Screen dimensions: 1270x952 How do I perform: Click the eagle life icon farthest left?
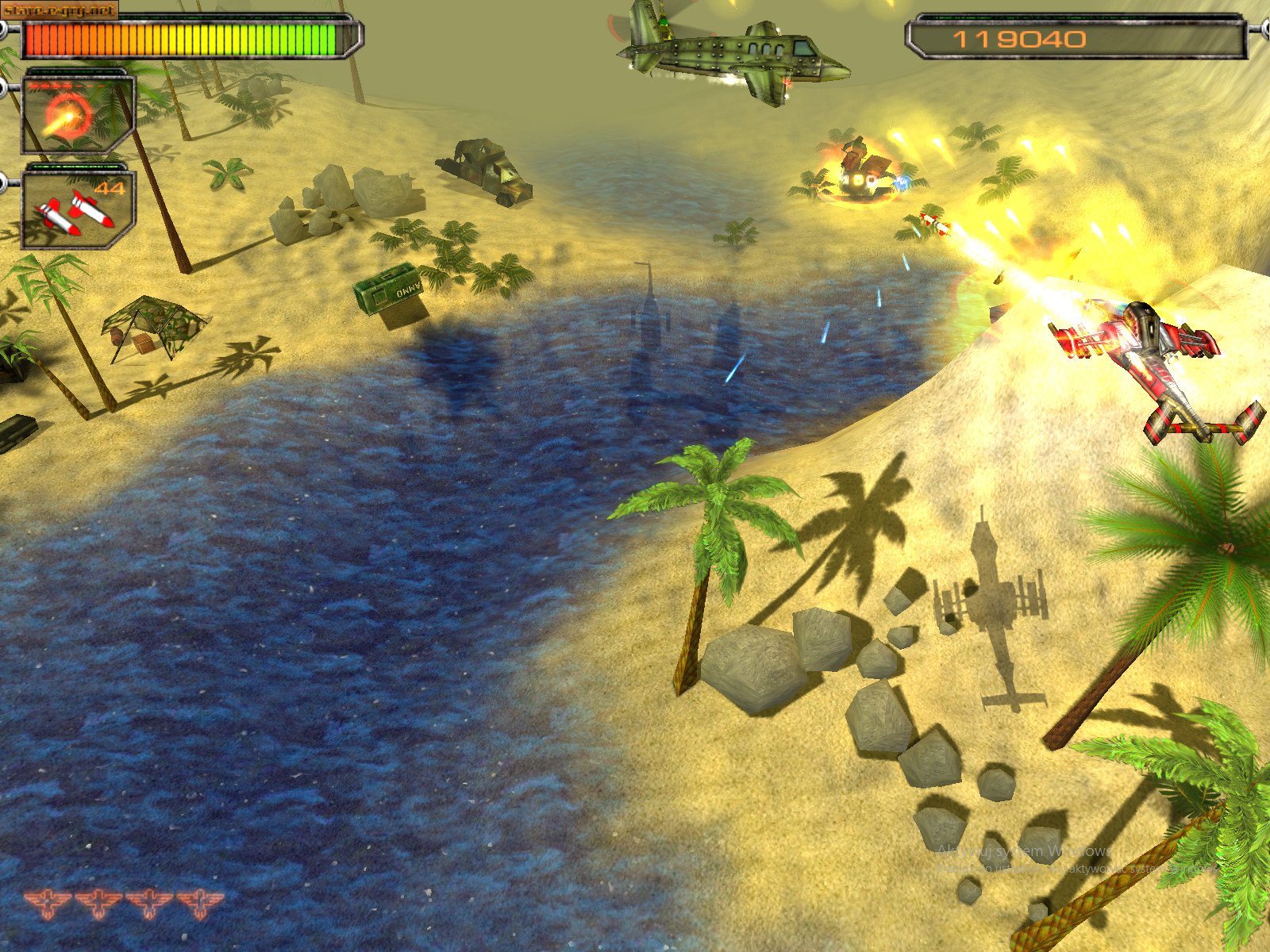click(48, 902)
